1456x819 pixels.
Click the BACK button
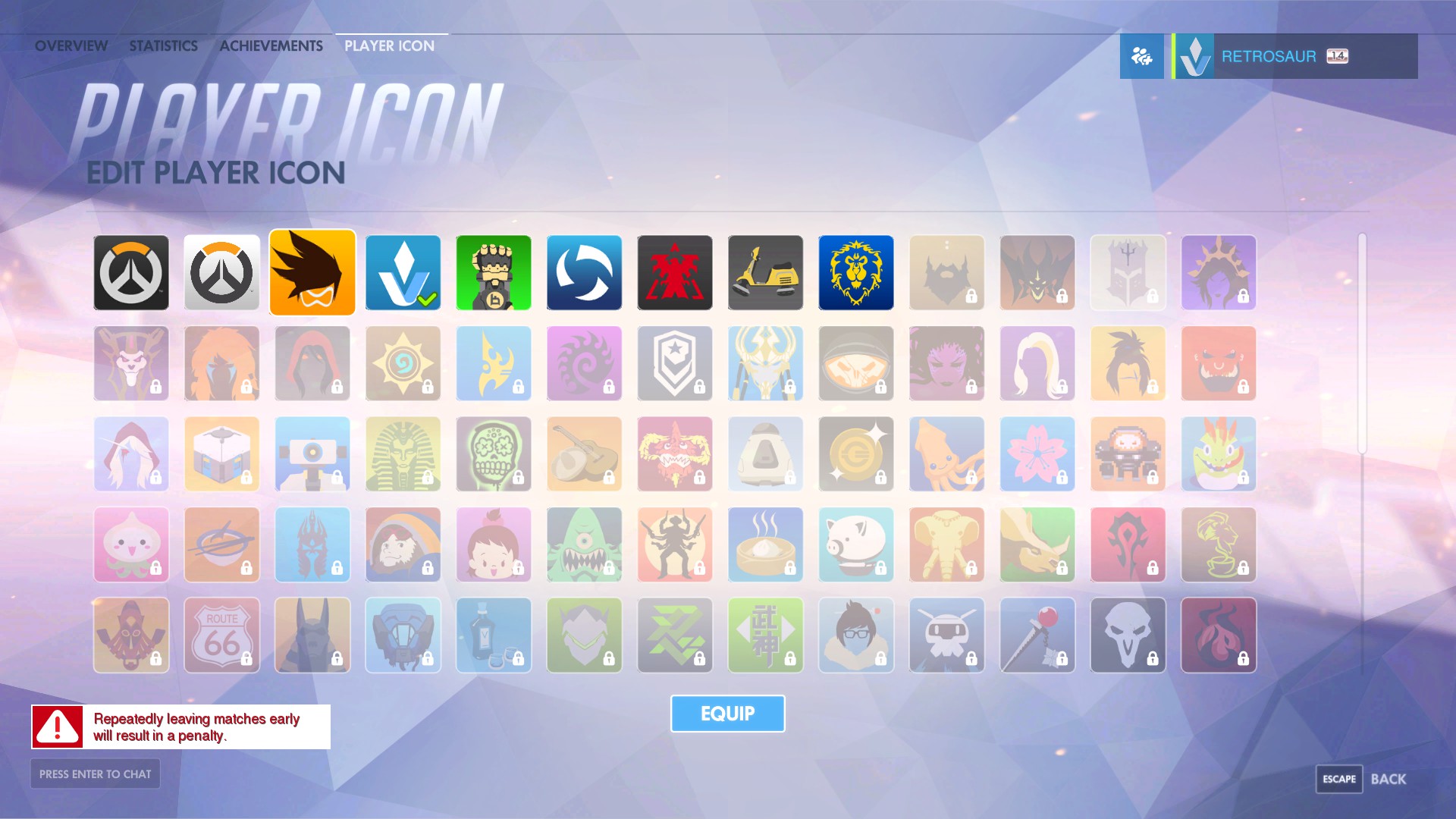1391,778
